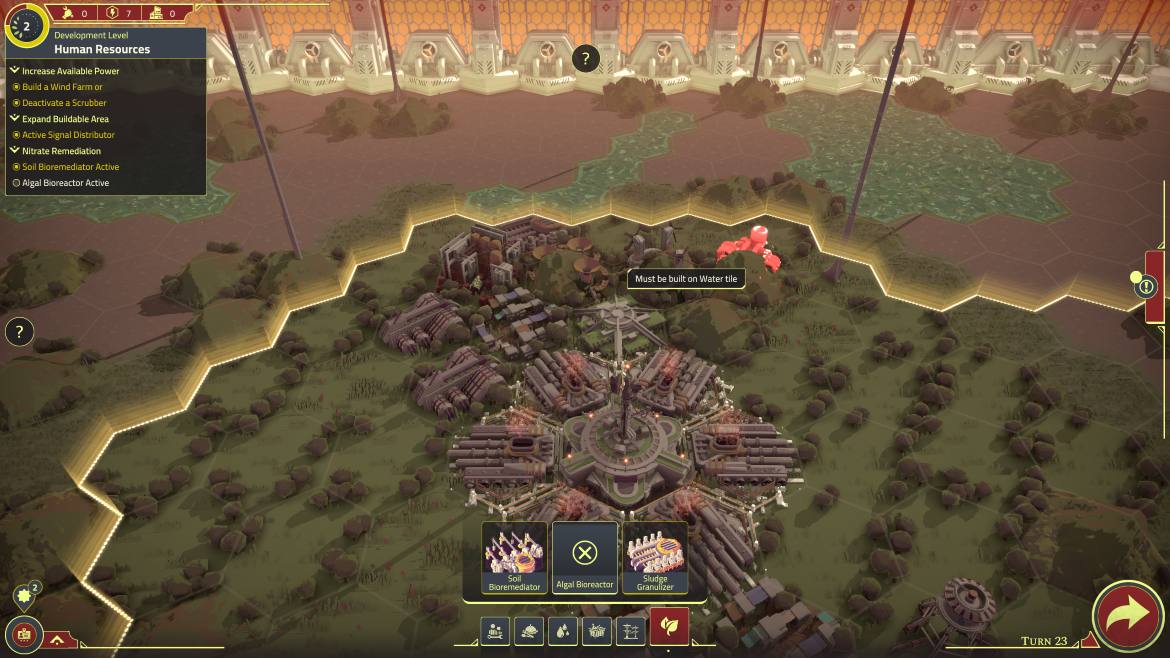Collapse the Nitrate Remediation objective

[x=15, y=151]
